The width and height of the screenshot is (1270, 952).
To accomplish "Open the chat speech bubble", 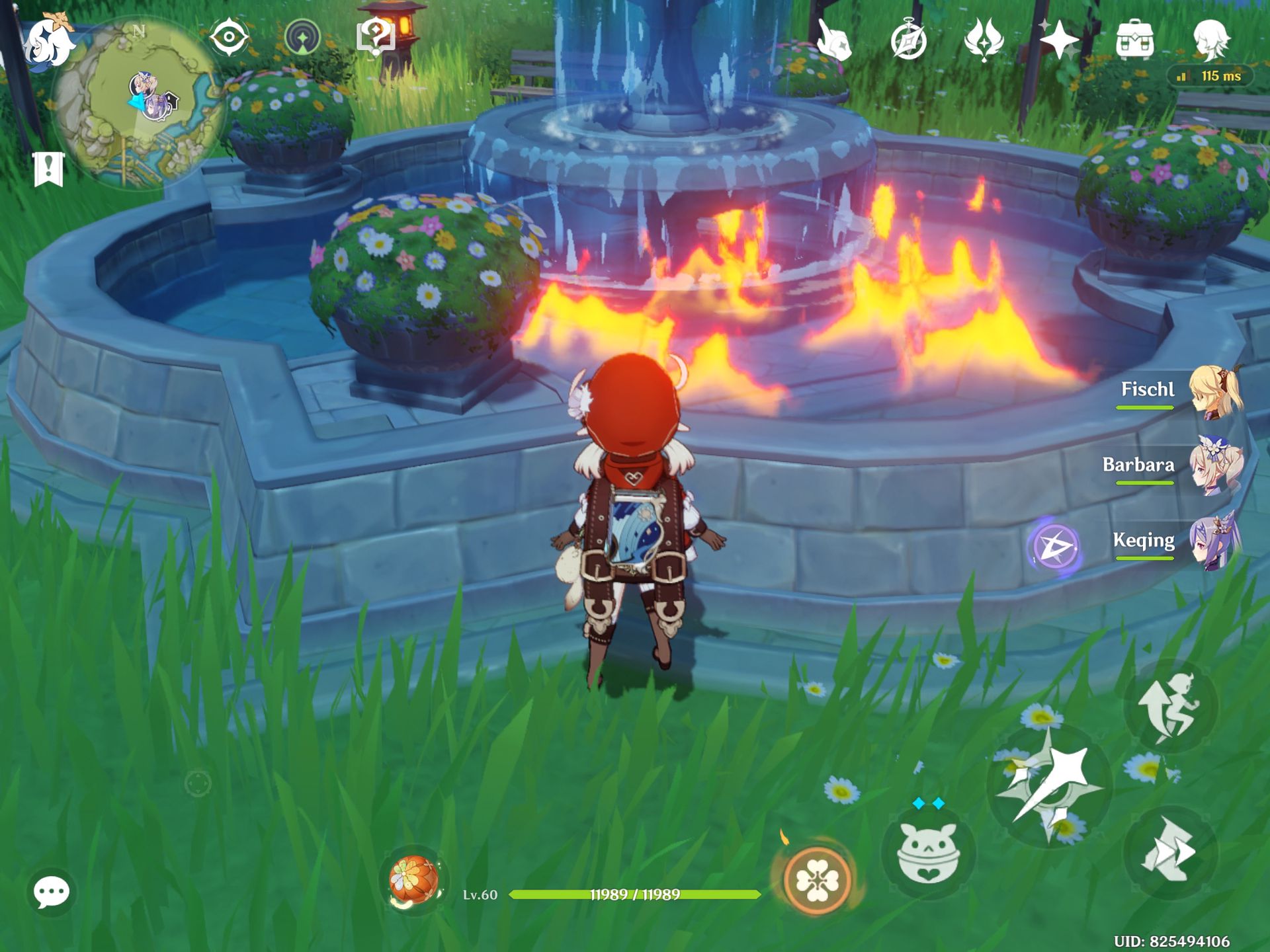I will (x=51, y=892).
